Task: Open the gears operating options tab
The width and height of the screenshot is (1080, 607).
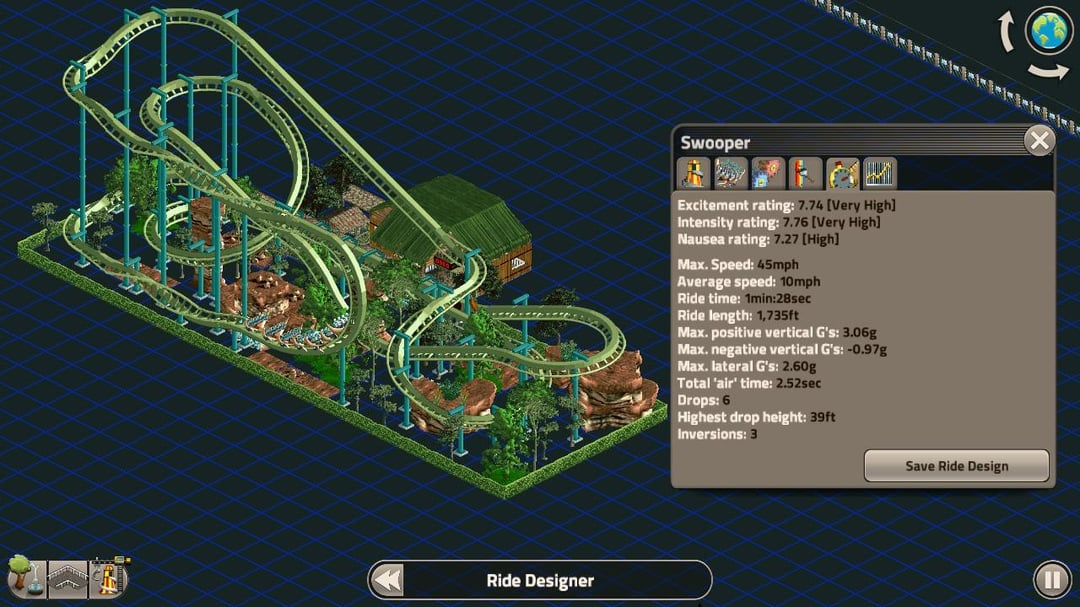Action: 768,173
